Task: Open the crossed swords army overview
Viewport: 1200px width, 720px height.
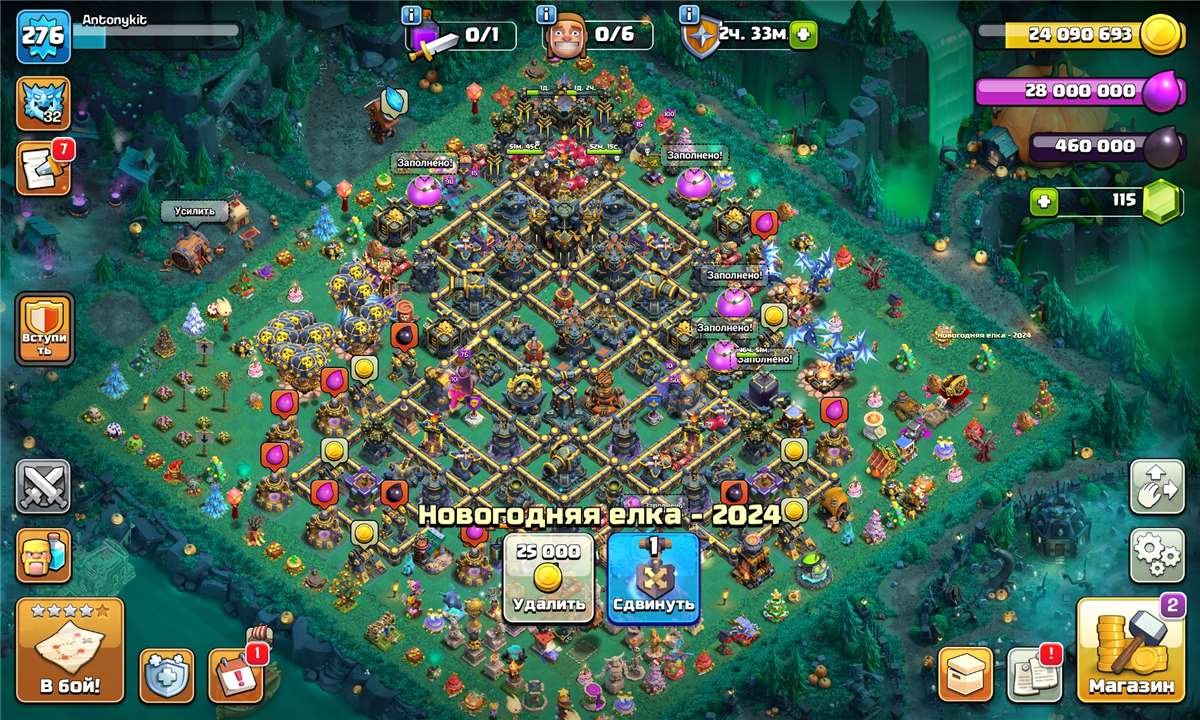Action: [x=44, y=487]
